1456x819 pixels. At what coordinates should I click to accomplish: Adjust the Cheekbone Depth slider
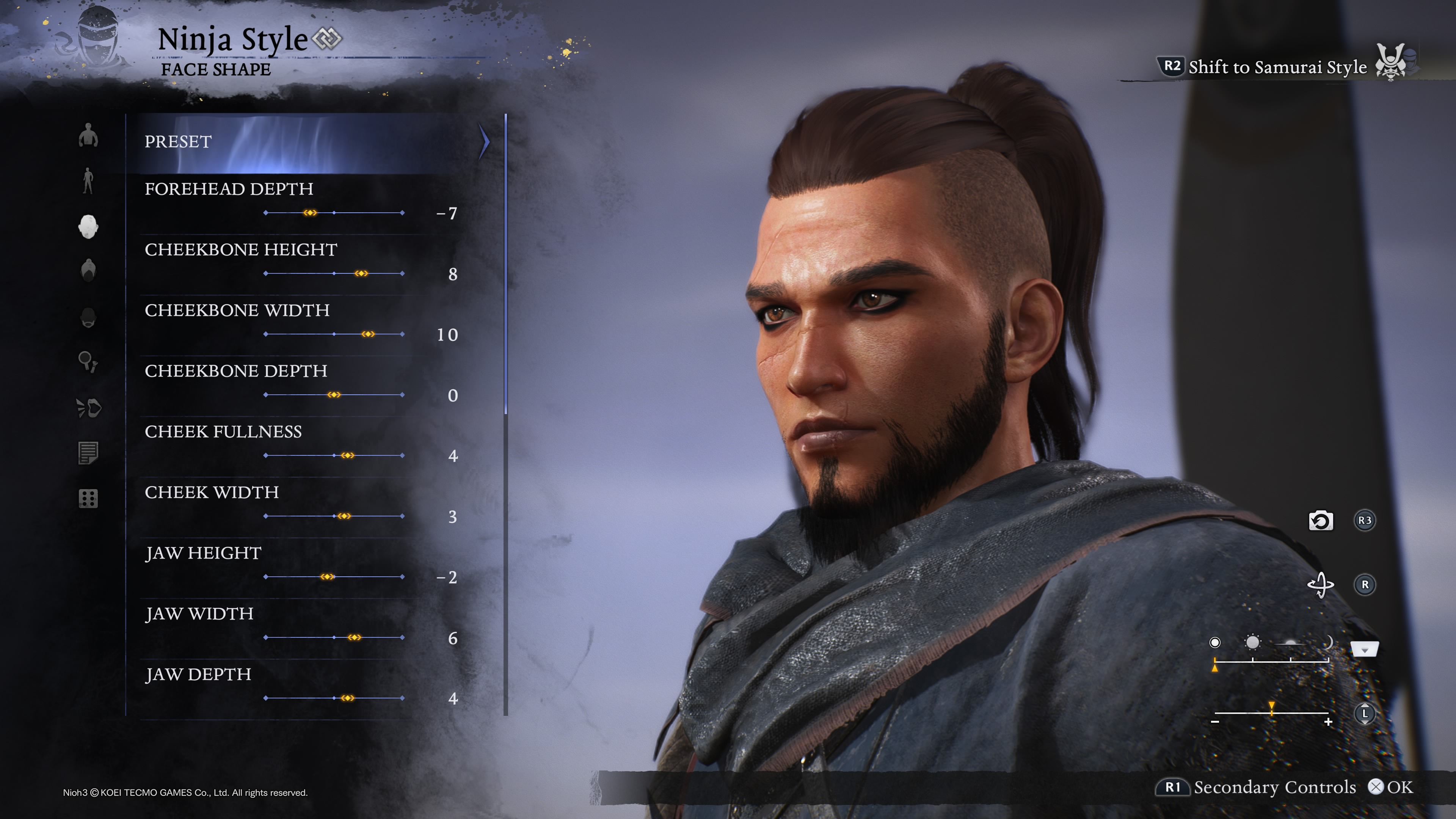click(334, 394)
